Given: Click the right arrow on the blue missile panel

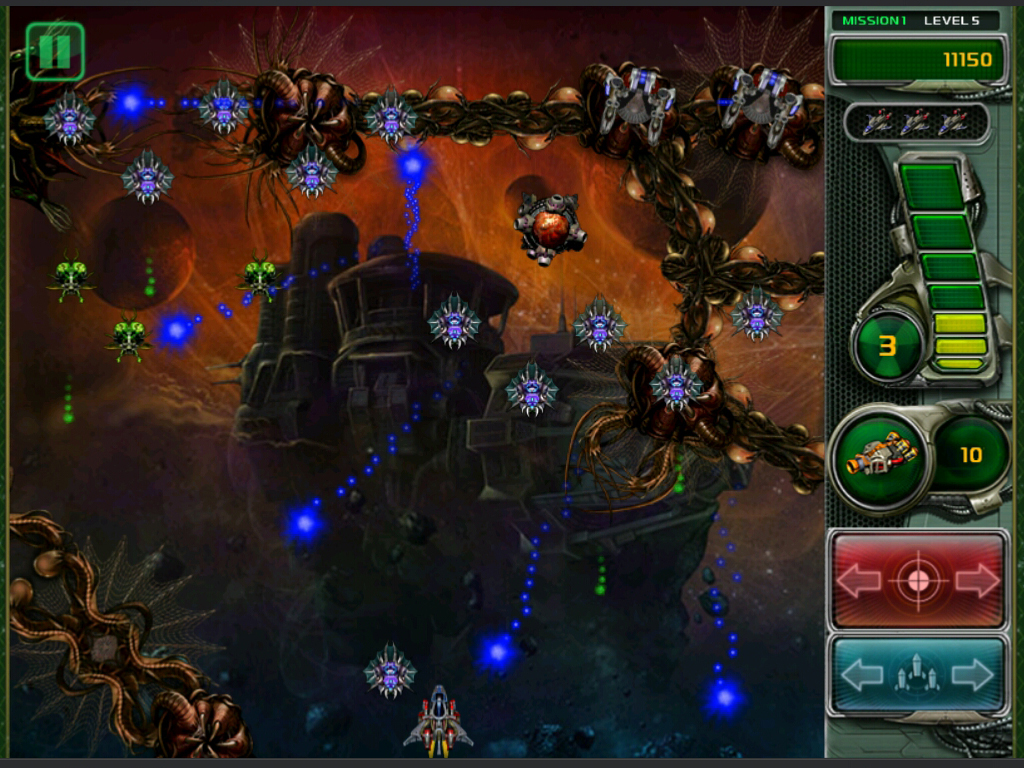Looking at the screenshot, I should tap(974, 676).
